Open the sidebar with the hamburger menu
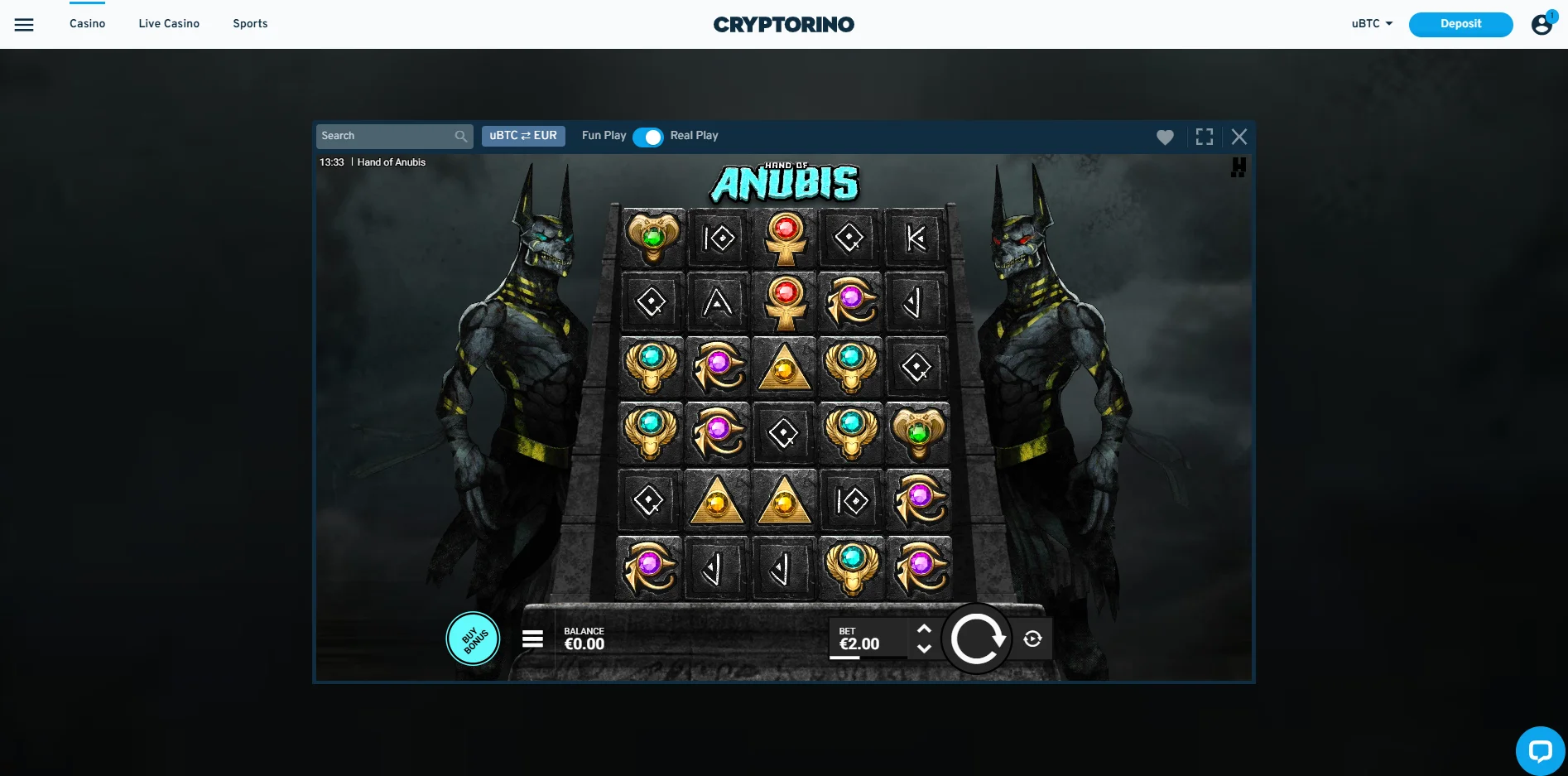Image resolution: width=1568 pixels, height=776 pixels. point(24,24)
